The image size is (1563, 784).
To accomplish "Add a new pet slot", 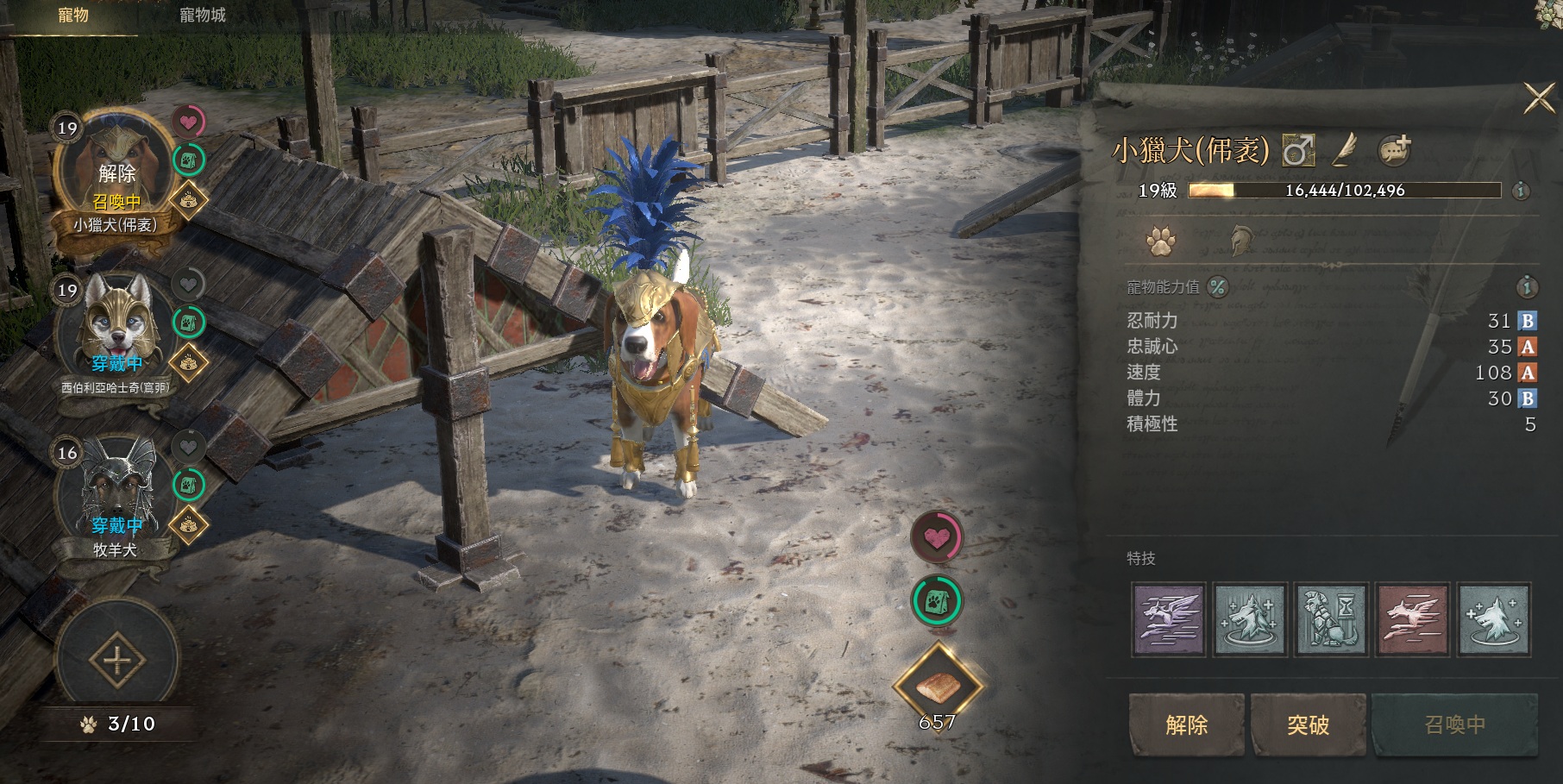I will [116, 662].
